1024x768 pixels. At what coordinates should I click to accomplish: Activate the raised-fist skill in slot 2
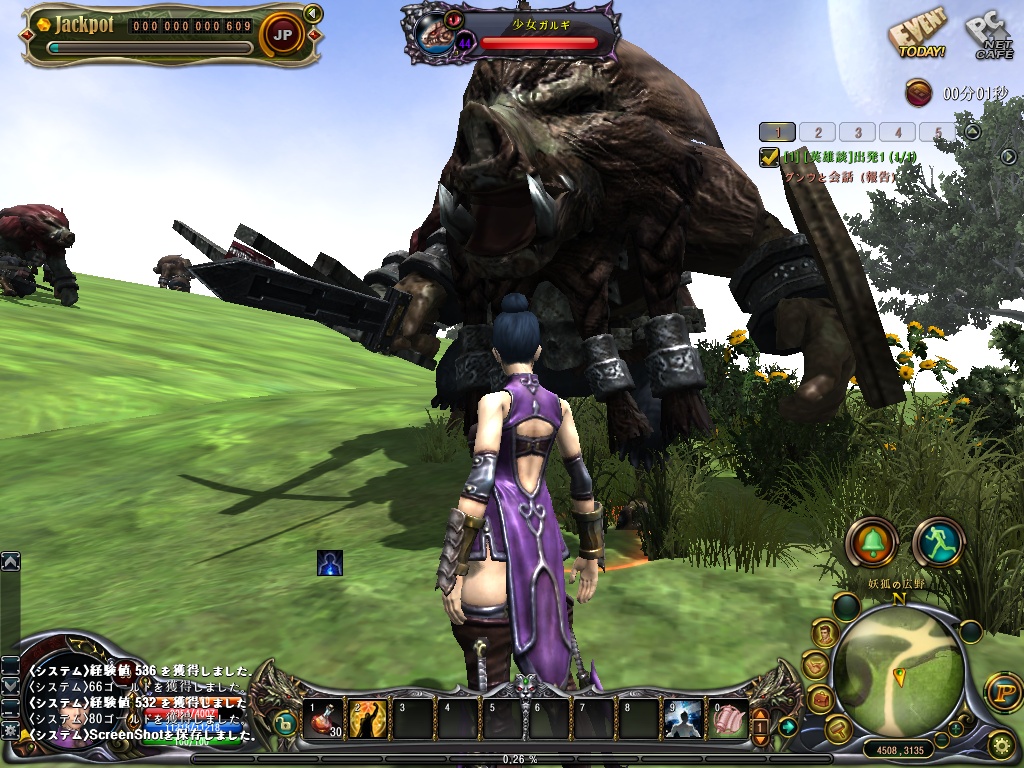[x=368, y=718]
